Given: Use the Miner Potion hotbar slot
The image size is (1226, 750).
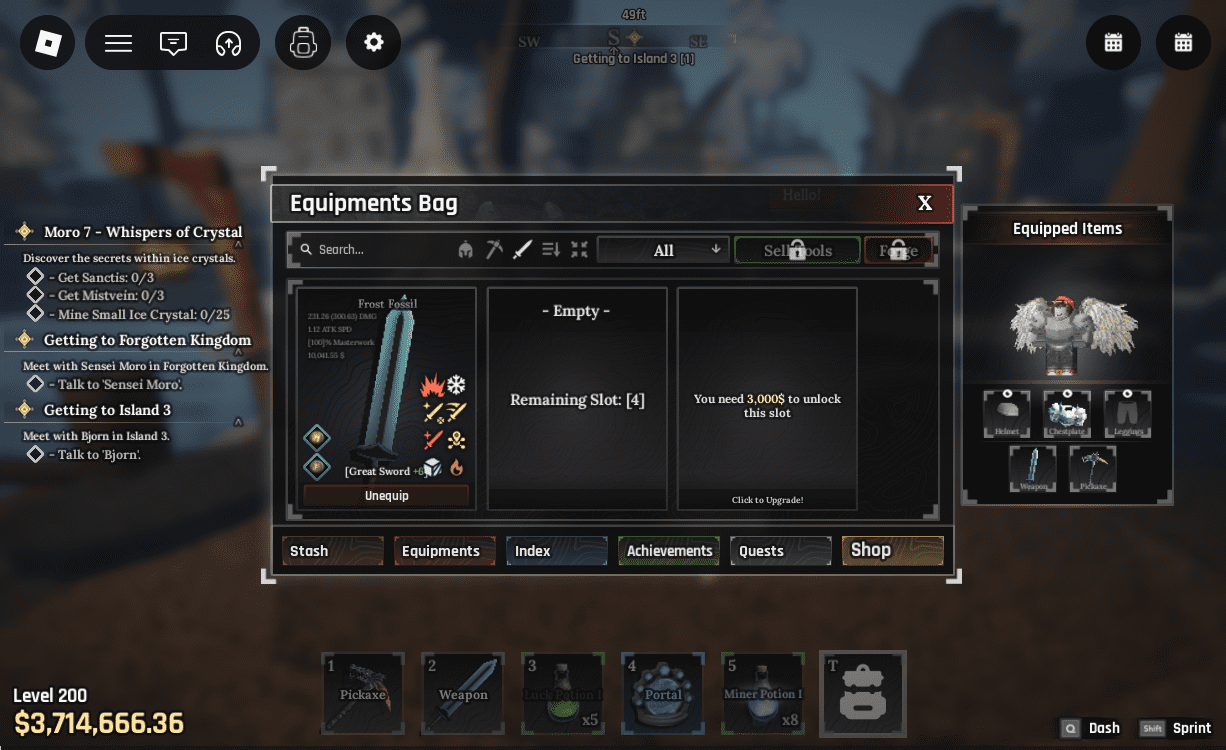Looking at the screenshot, I should [763, 693].
